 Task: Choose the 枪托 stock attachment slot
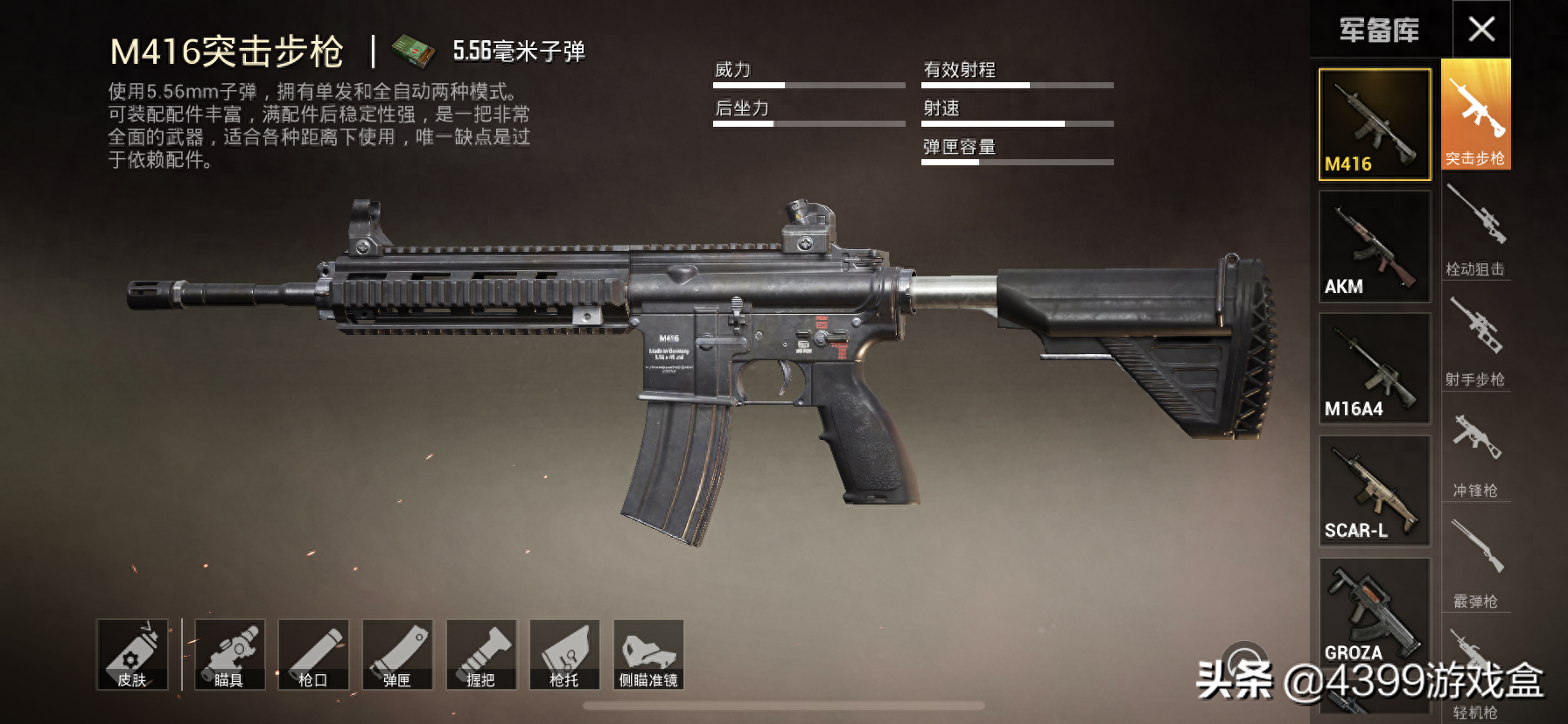(564, 655)
